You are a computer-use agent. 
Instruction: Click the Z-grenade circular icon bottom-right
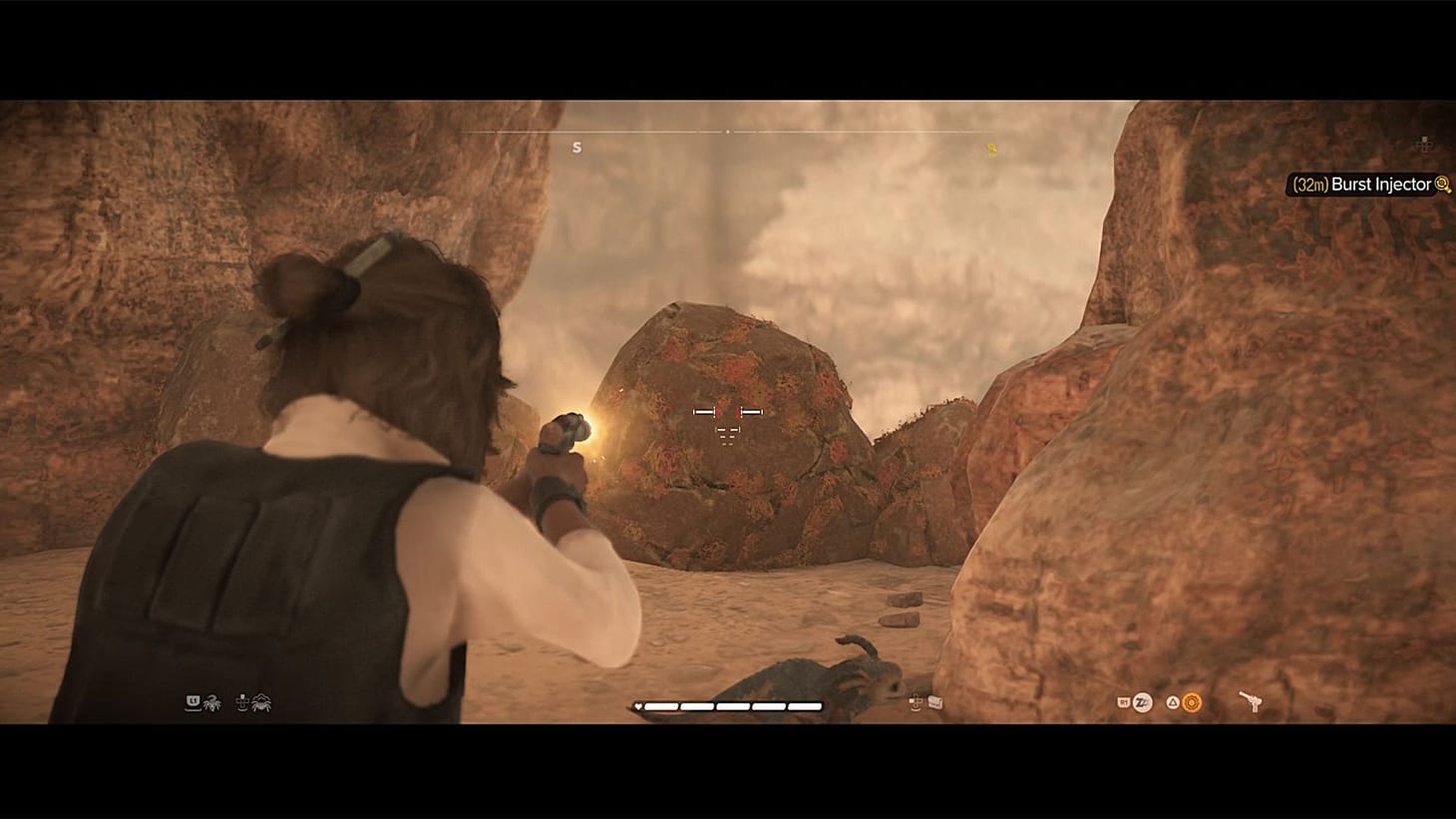coord(1142,702)
